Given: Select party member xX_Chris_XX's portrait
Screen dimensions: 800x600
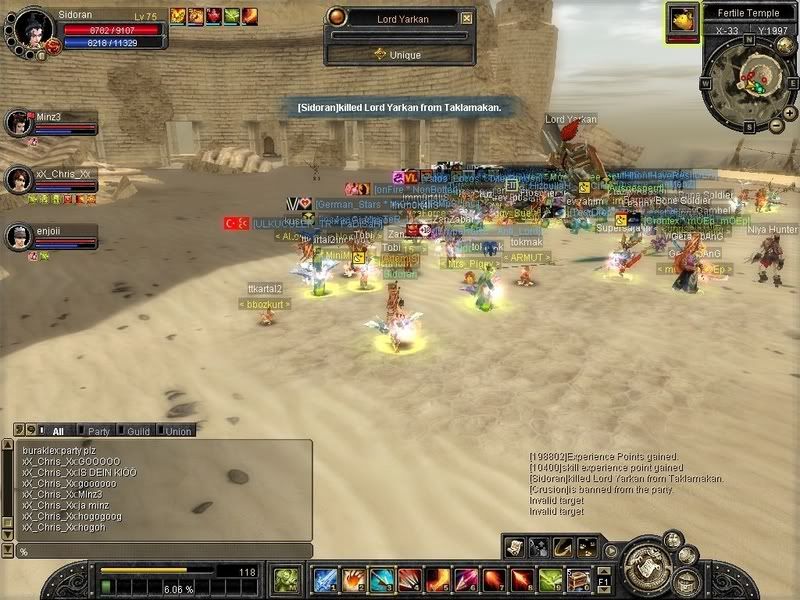Looking at the screenshot, I should (x=19, y=179).
